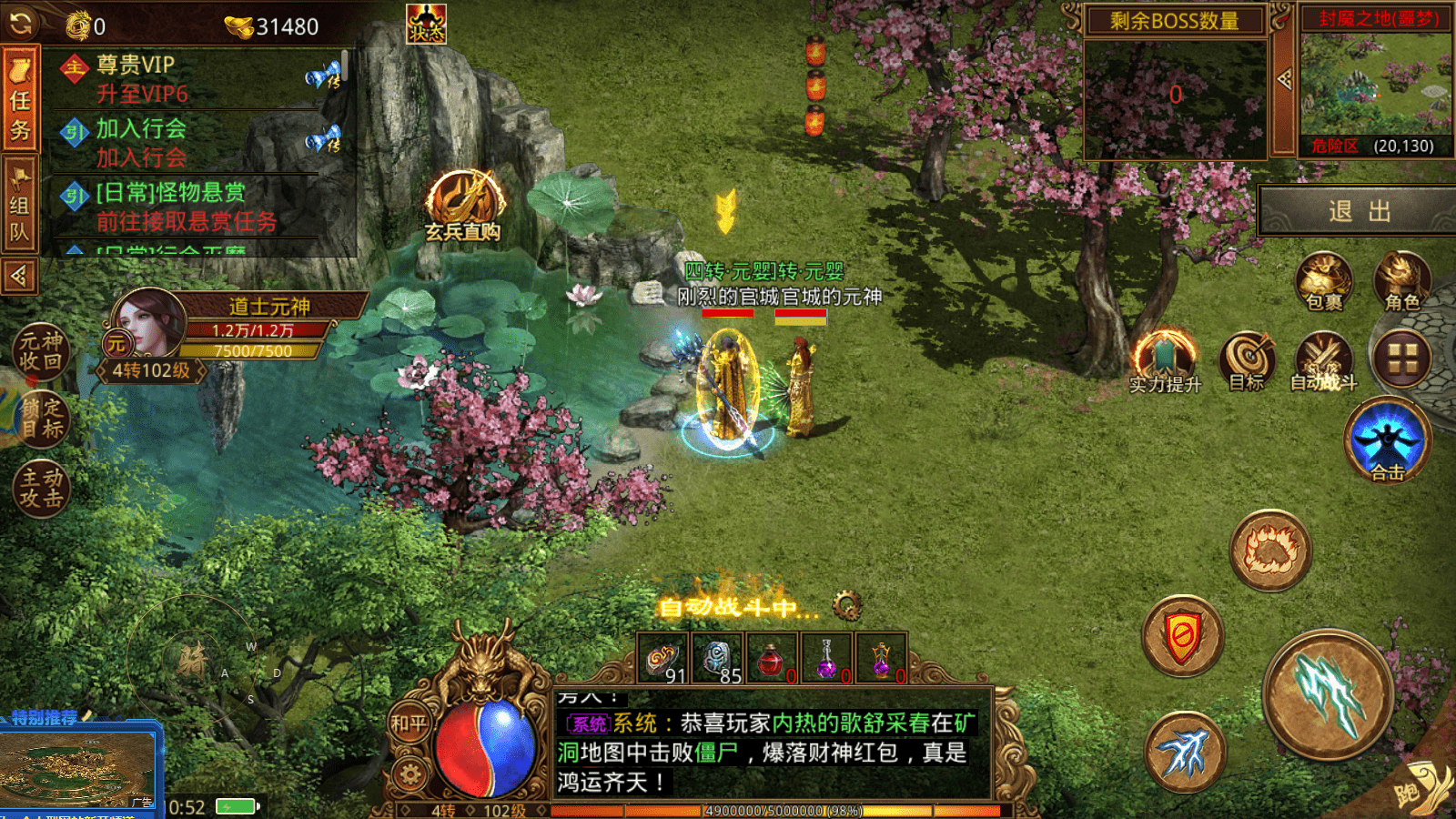Viewport: 1456px width, 819px height.
Task: Select the 目标 target icon
Action: coord(1248,359)
